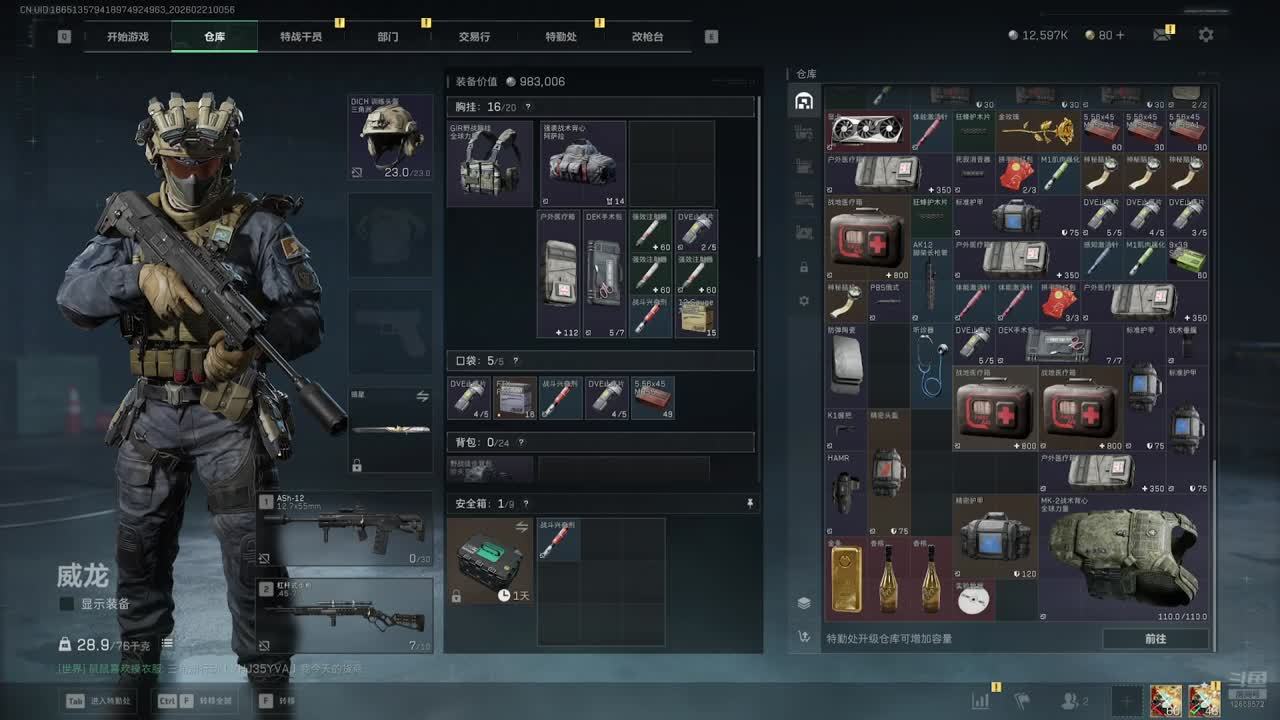Open the settings gear icon
Image resolution: width=1280 pixels, height=720 pixels.
(1206, 35)
